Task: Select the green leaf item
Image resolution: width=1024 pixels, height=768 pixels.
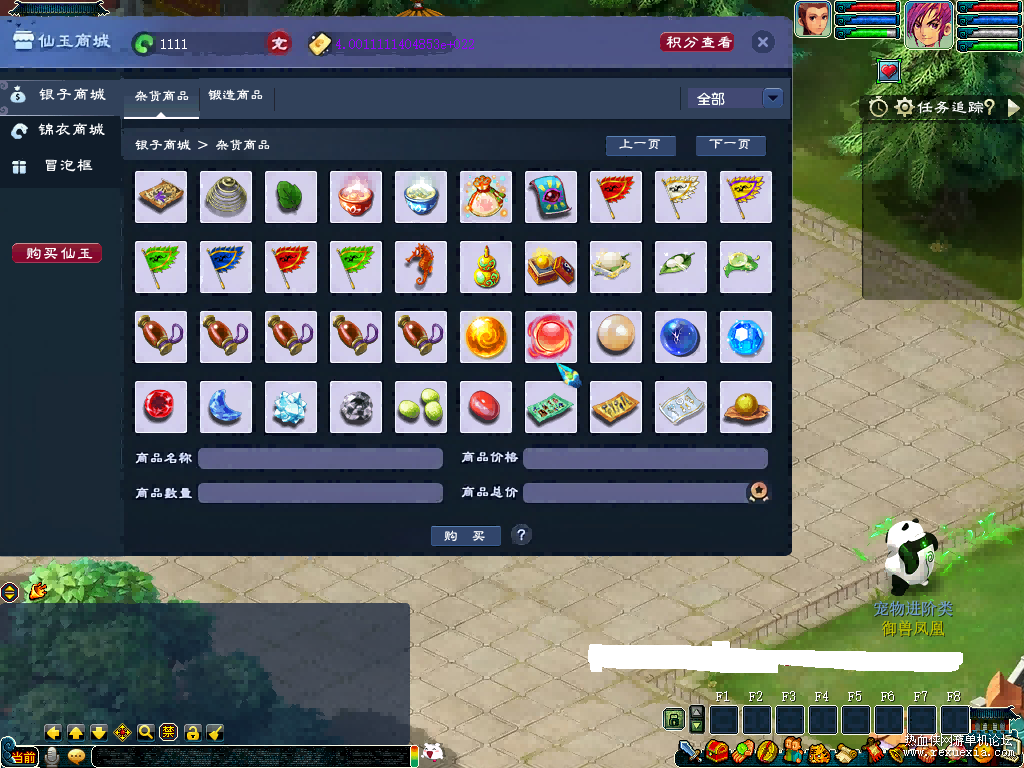Action: pos(291,197)
